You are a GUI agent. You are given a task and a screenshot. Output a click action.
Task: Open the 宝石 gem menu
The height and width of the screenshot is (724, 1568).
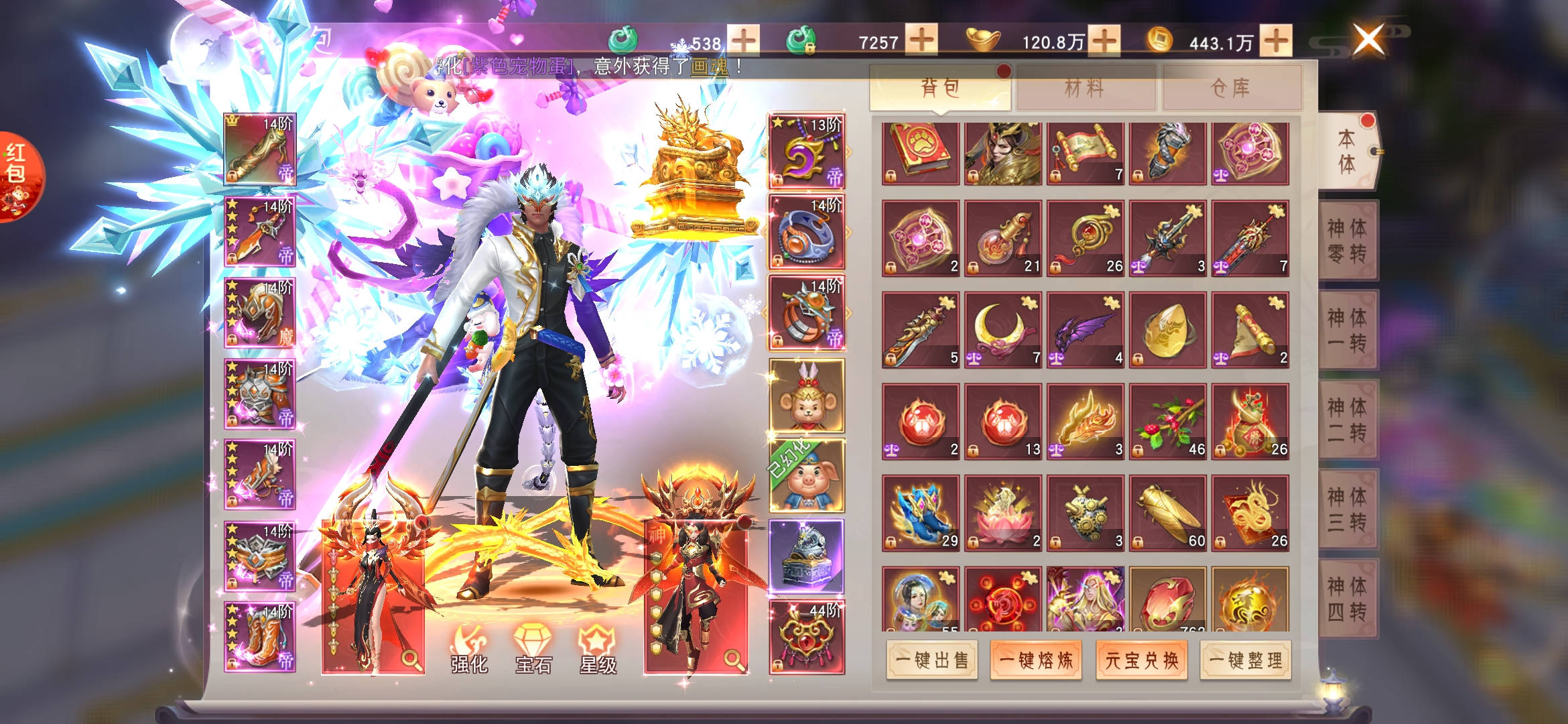click(x=533, y=650)
